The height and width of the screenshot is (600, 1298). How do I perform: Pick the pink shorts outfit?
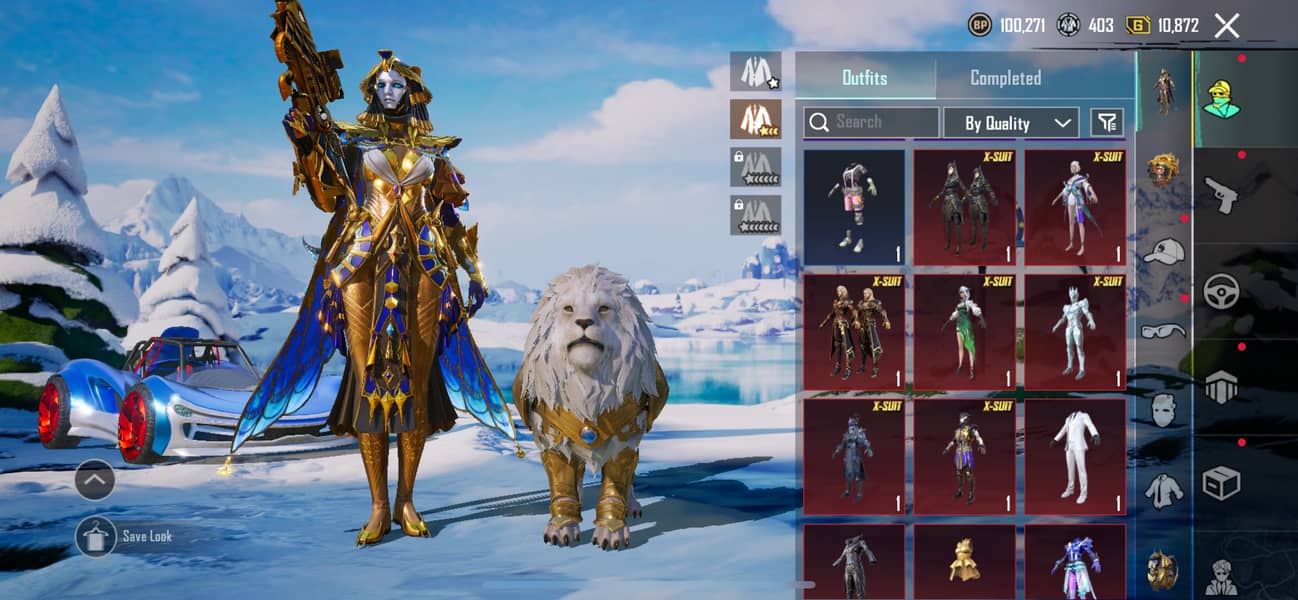[854, 206]
